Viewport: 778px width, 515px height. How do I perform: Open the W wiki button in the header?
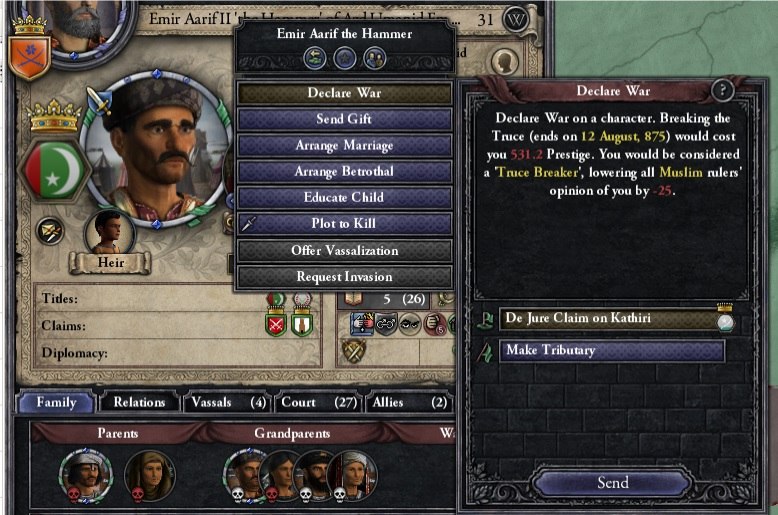tap(516, 19)
